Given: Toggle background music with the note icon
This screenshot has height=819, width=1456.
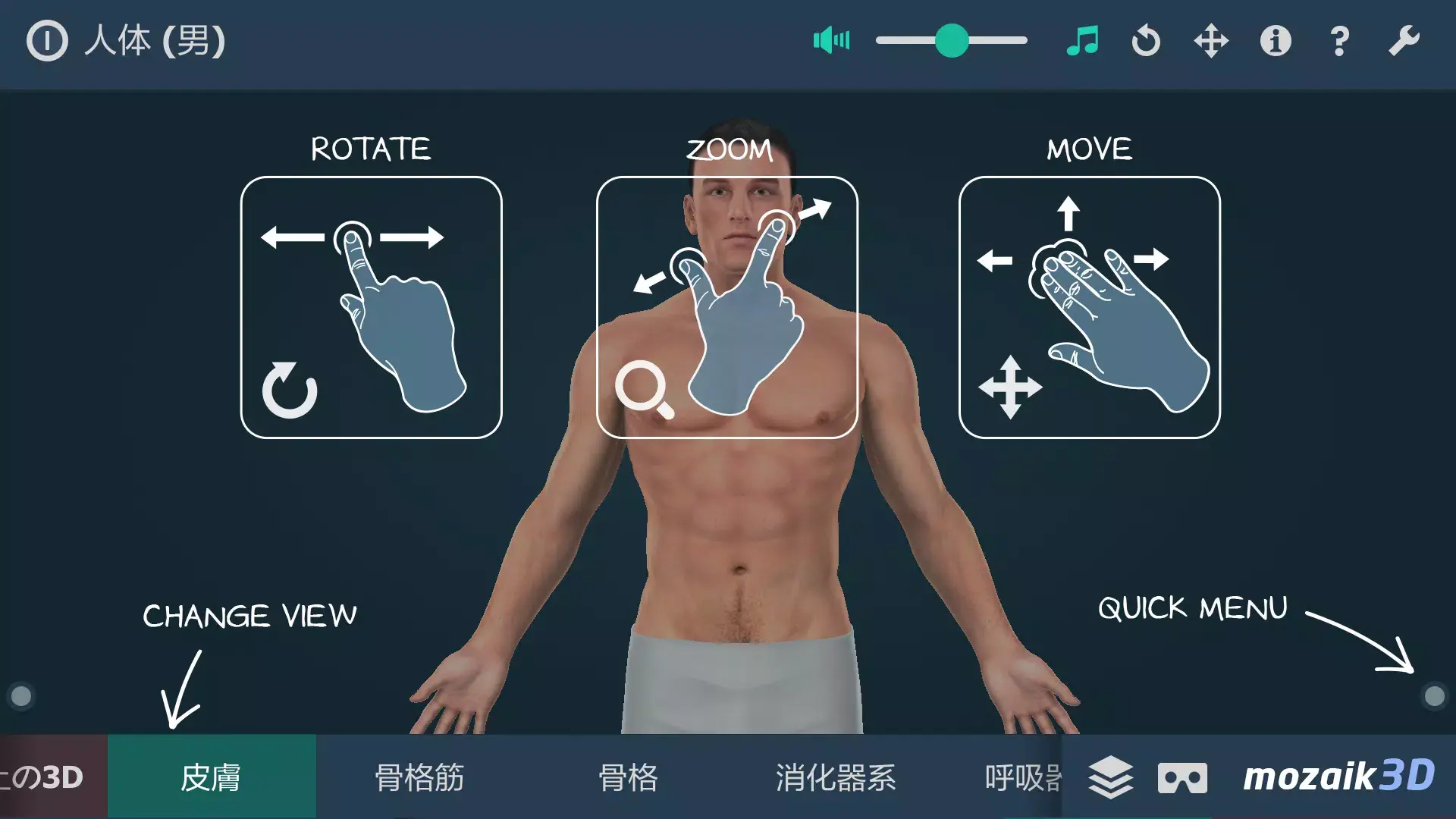Looking at the screenshot, I should point(1083,41).
